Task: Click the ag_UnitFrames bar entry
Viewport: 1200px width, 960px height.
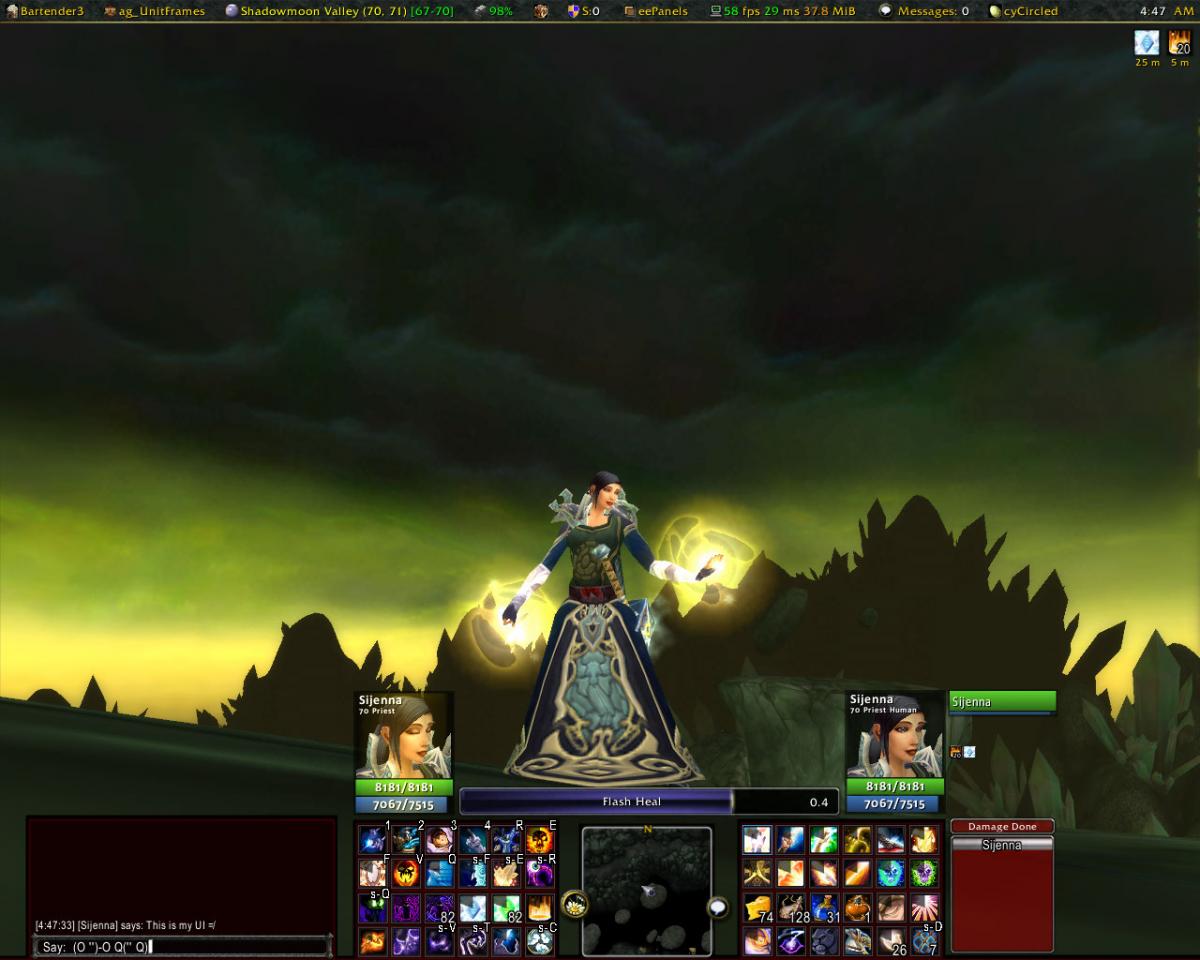Action: tap(155, 11)
